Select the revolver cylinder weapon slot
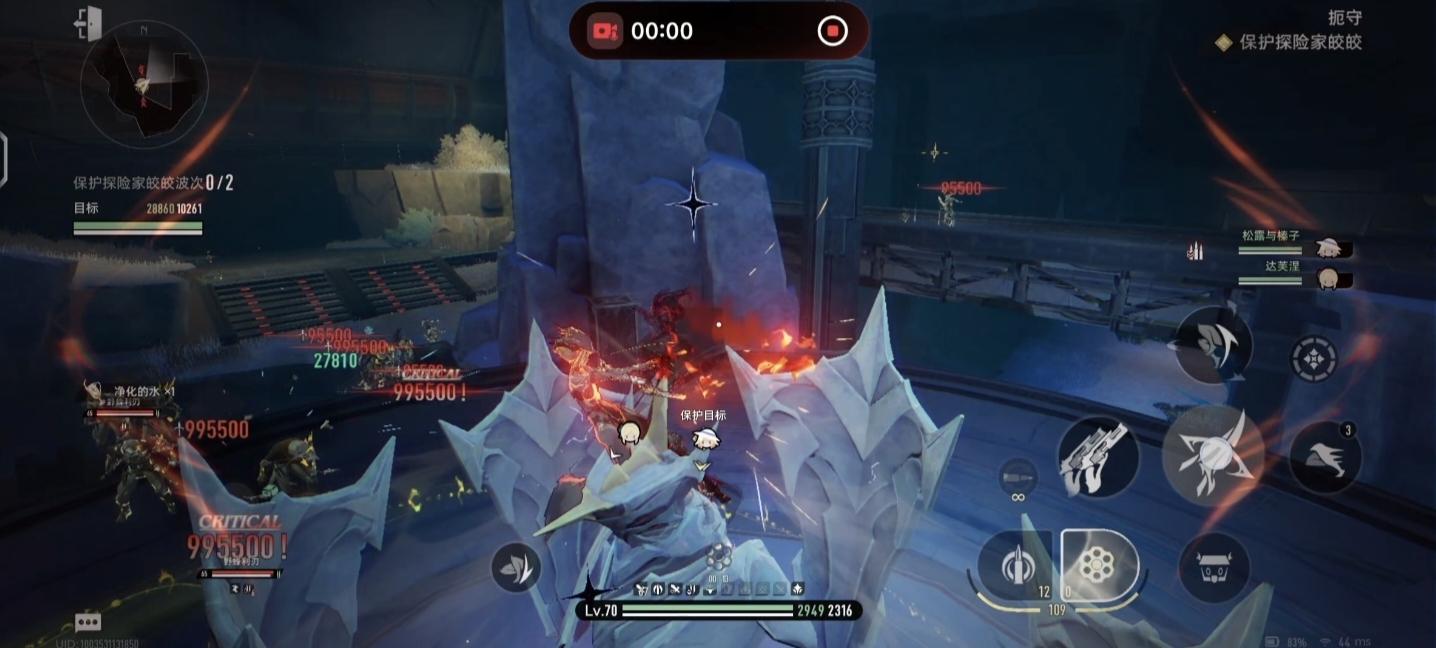Viewport: 1436px width, 648px height. [x=1099, y=566]
